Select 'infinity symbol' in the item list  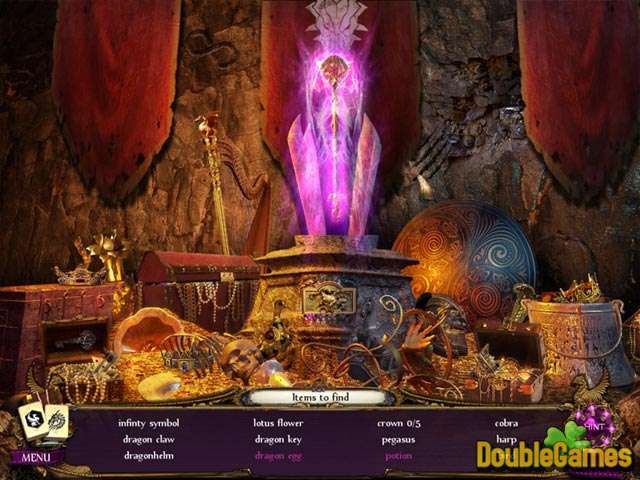(148, 423)
